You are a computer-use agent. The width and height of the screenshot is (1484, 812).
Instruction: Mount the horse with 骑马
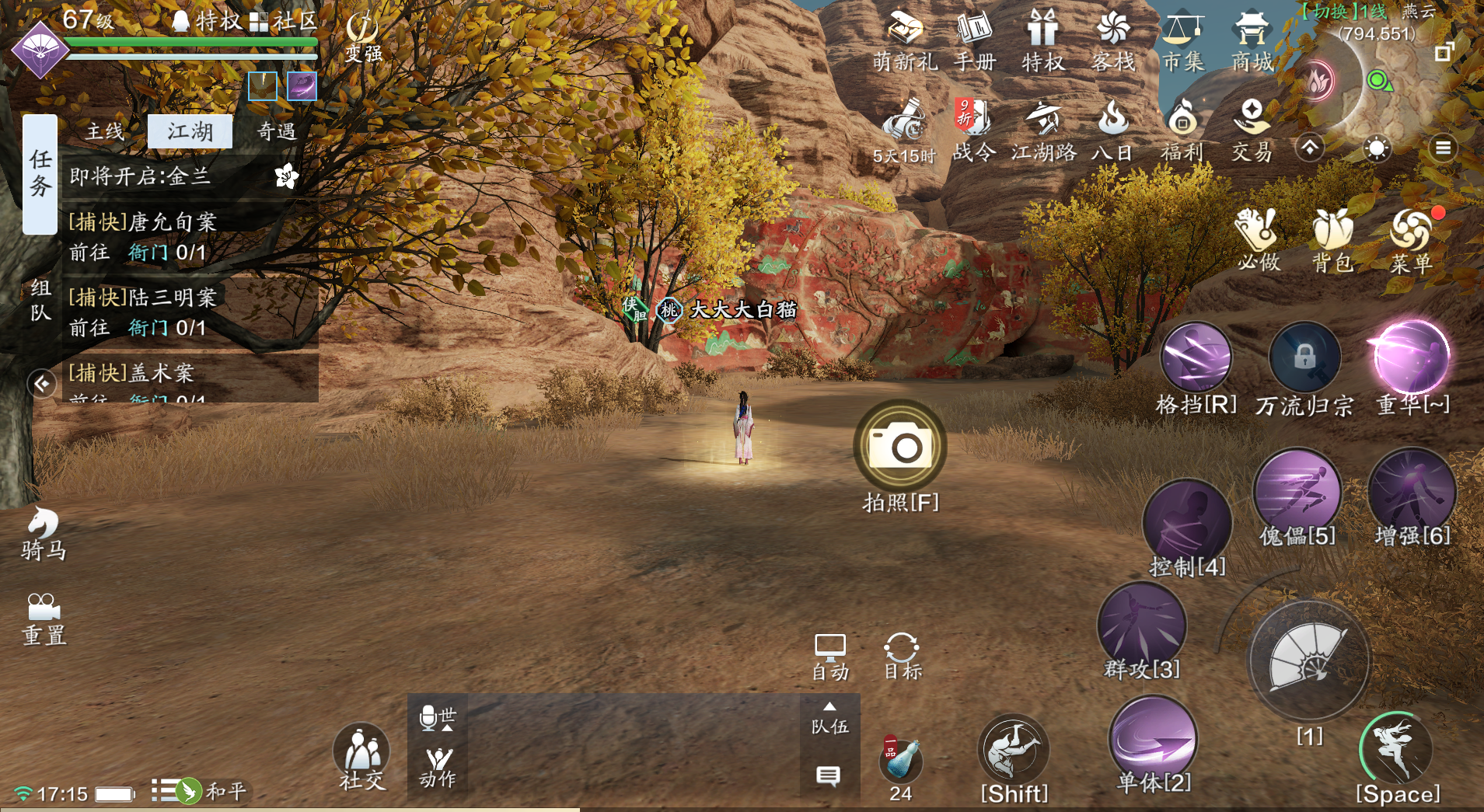tap(44, 533)
